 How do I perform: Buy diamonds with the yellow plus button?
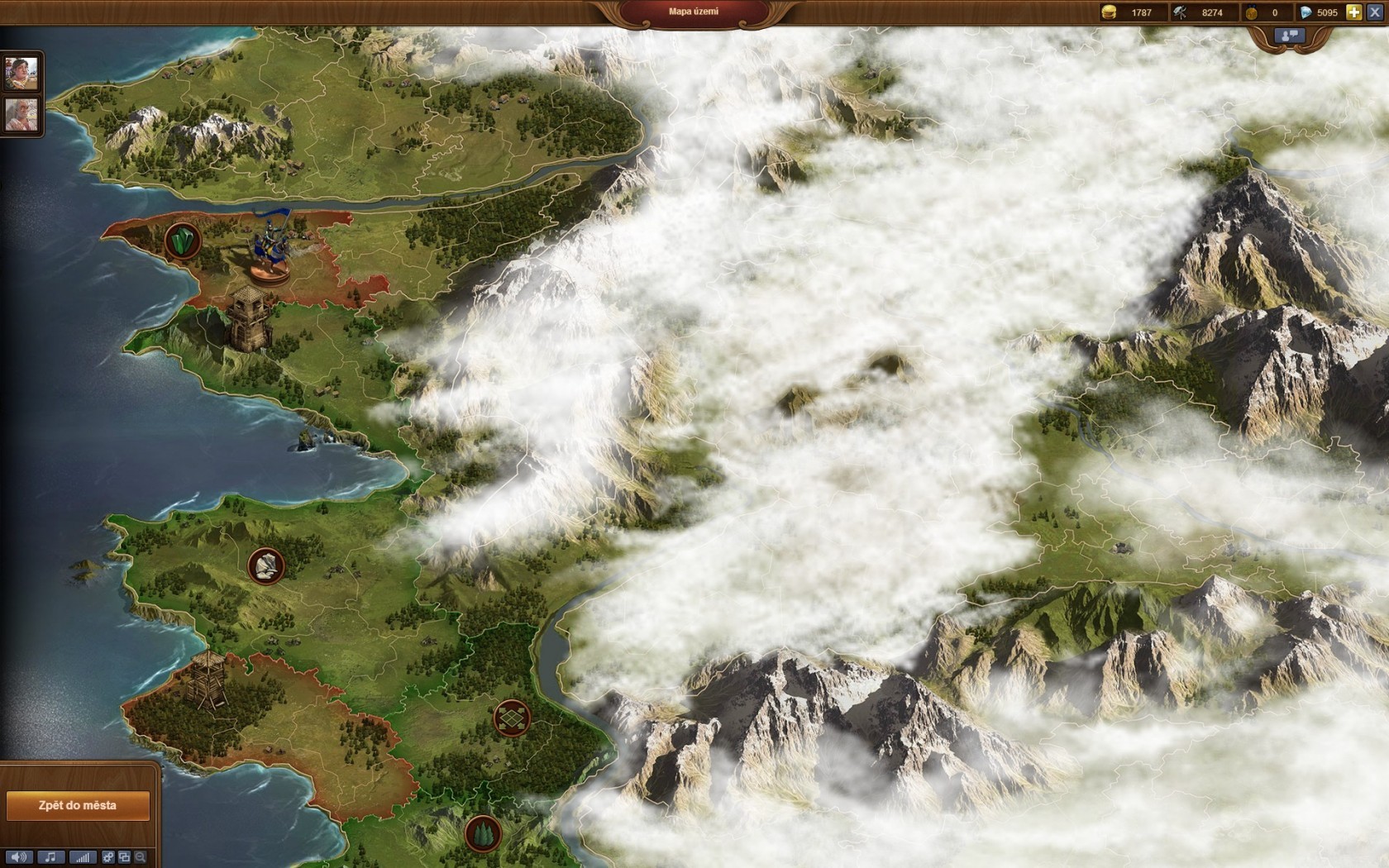tap(1353, 12)
